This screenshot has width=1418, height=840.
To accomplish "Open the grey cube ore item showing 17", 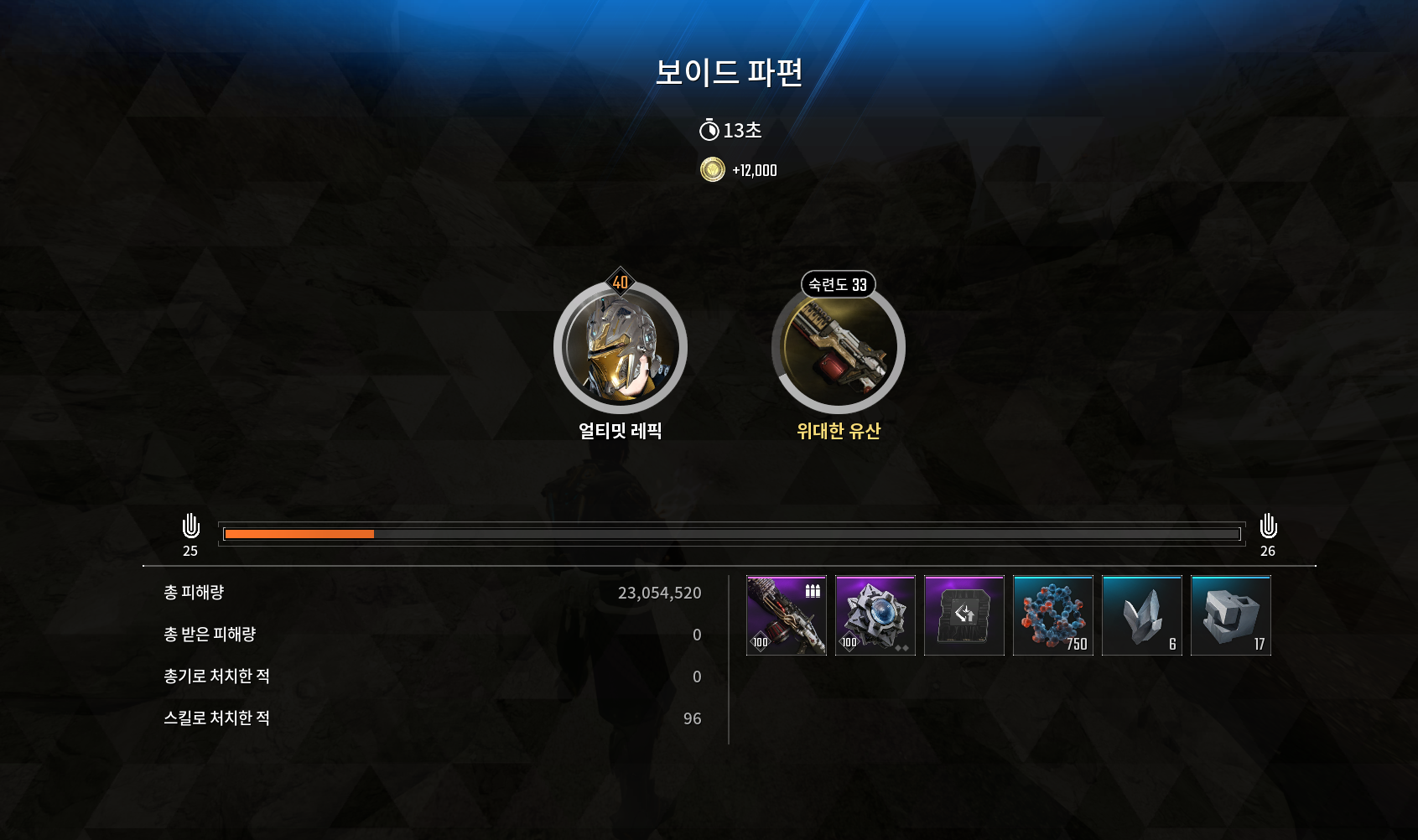I will [1231, 616].
